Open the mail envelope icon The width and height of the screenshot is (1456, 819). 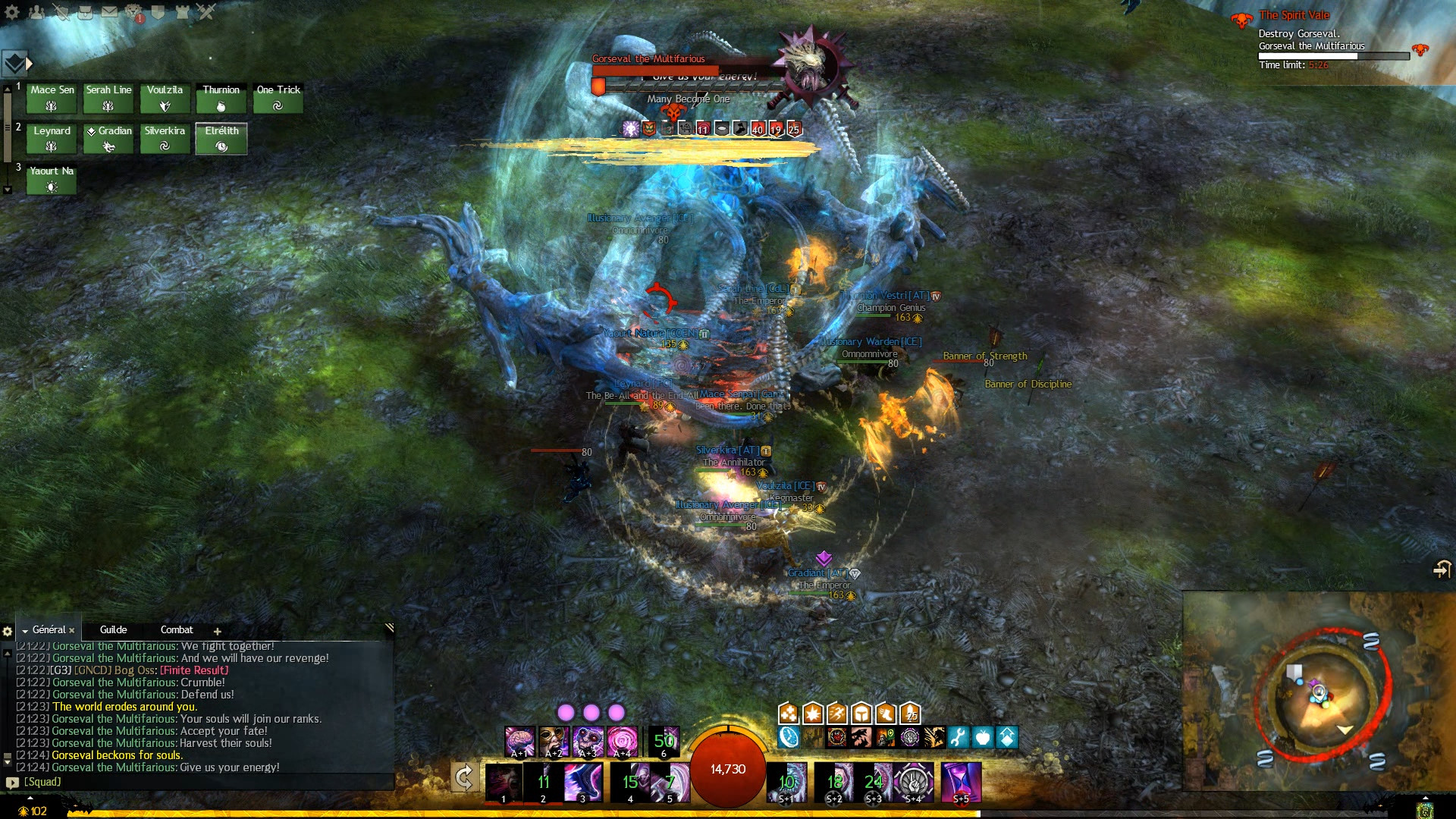point(110,12)
